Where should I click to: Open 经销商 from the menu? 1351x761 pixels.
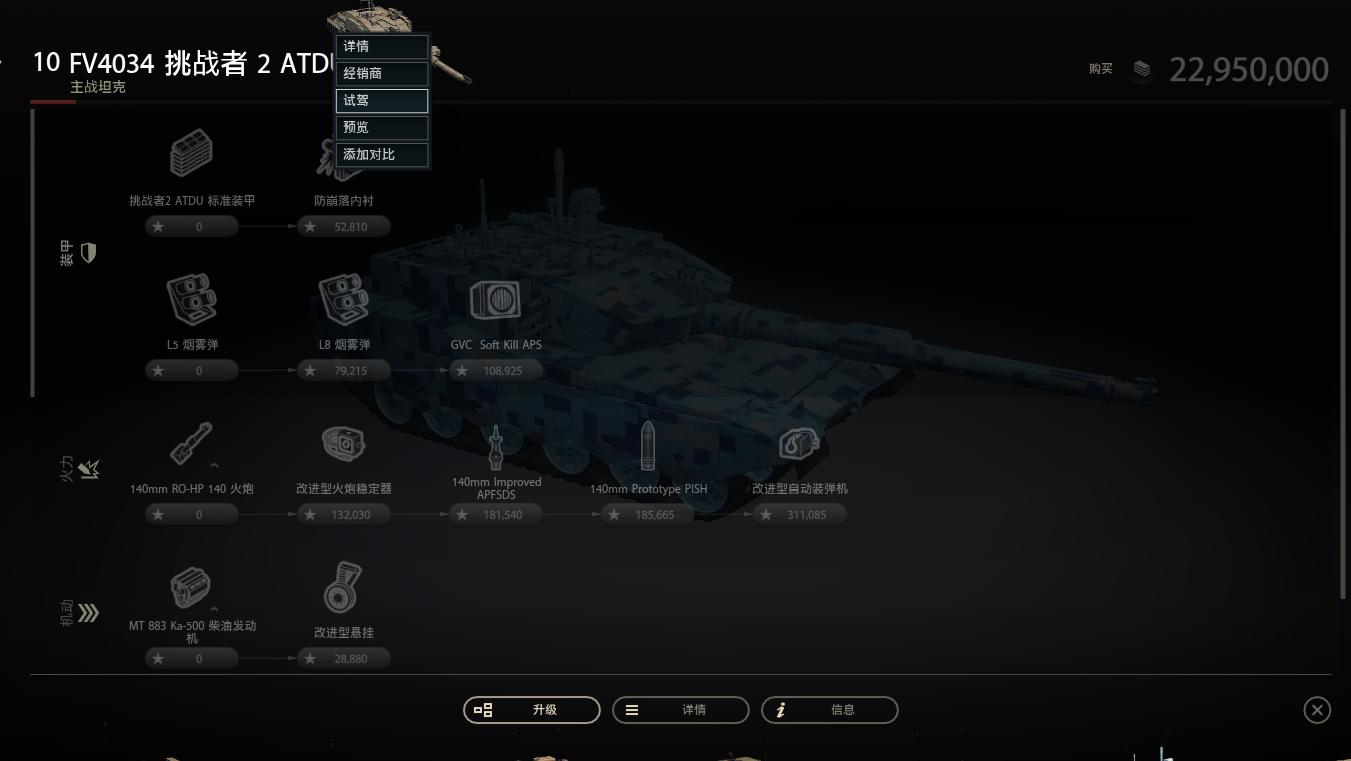pyautogui.click(x=381, y=73)
